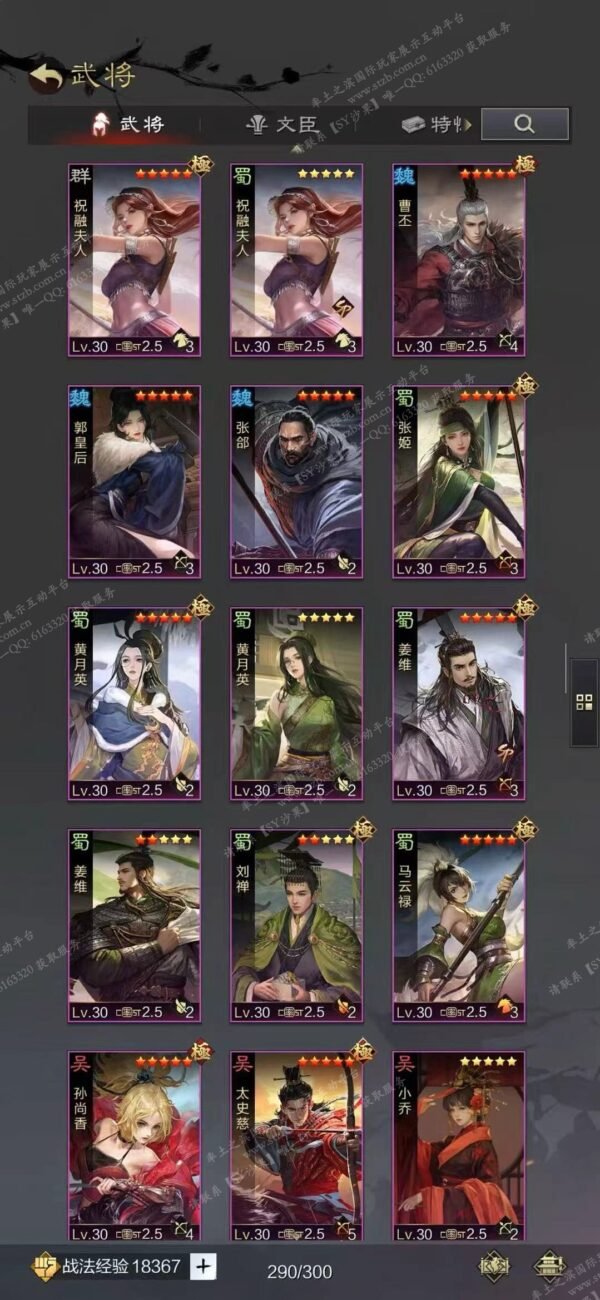Select the 张姬 general card
Image resolution: width=600 pixels, height=1300 pixels.
458,482
